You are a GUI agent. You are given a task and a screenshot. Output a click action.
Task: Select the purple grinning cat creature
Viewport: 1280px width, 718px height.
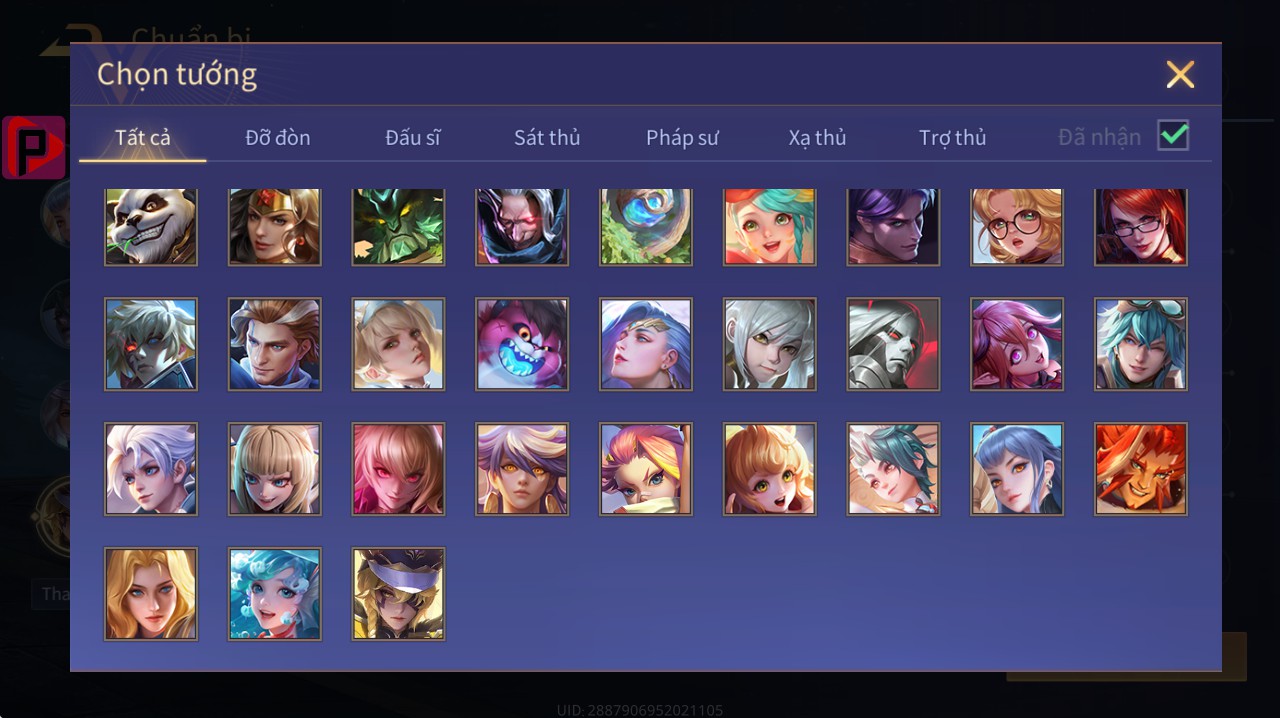pyautogui.click(x=522, y=344)
